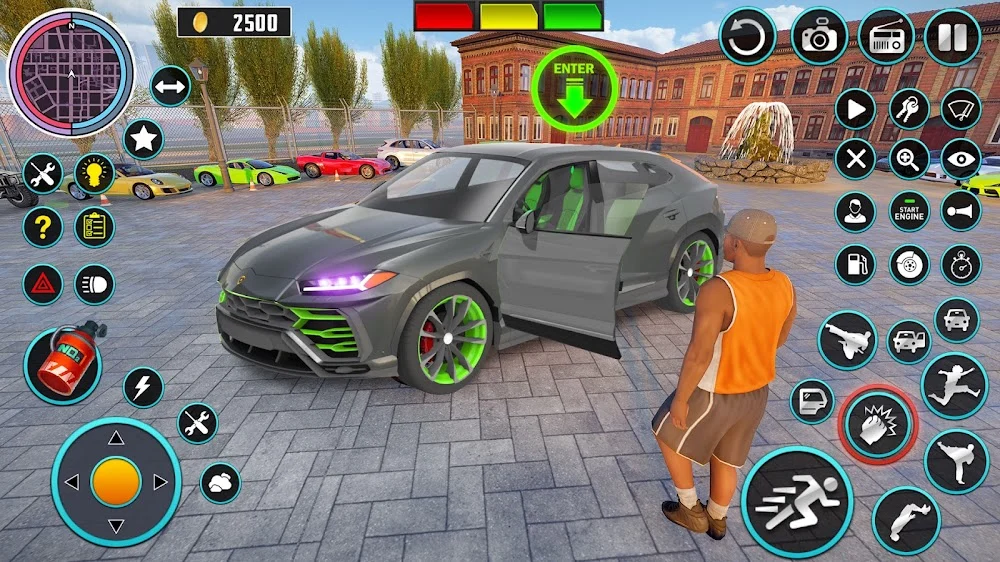The width and height of the screenshot is (1000, 562).
Task: Open the yellow question mark help
Action: 43,228
